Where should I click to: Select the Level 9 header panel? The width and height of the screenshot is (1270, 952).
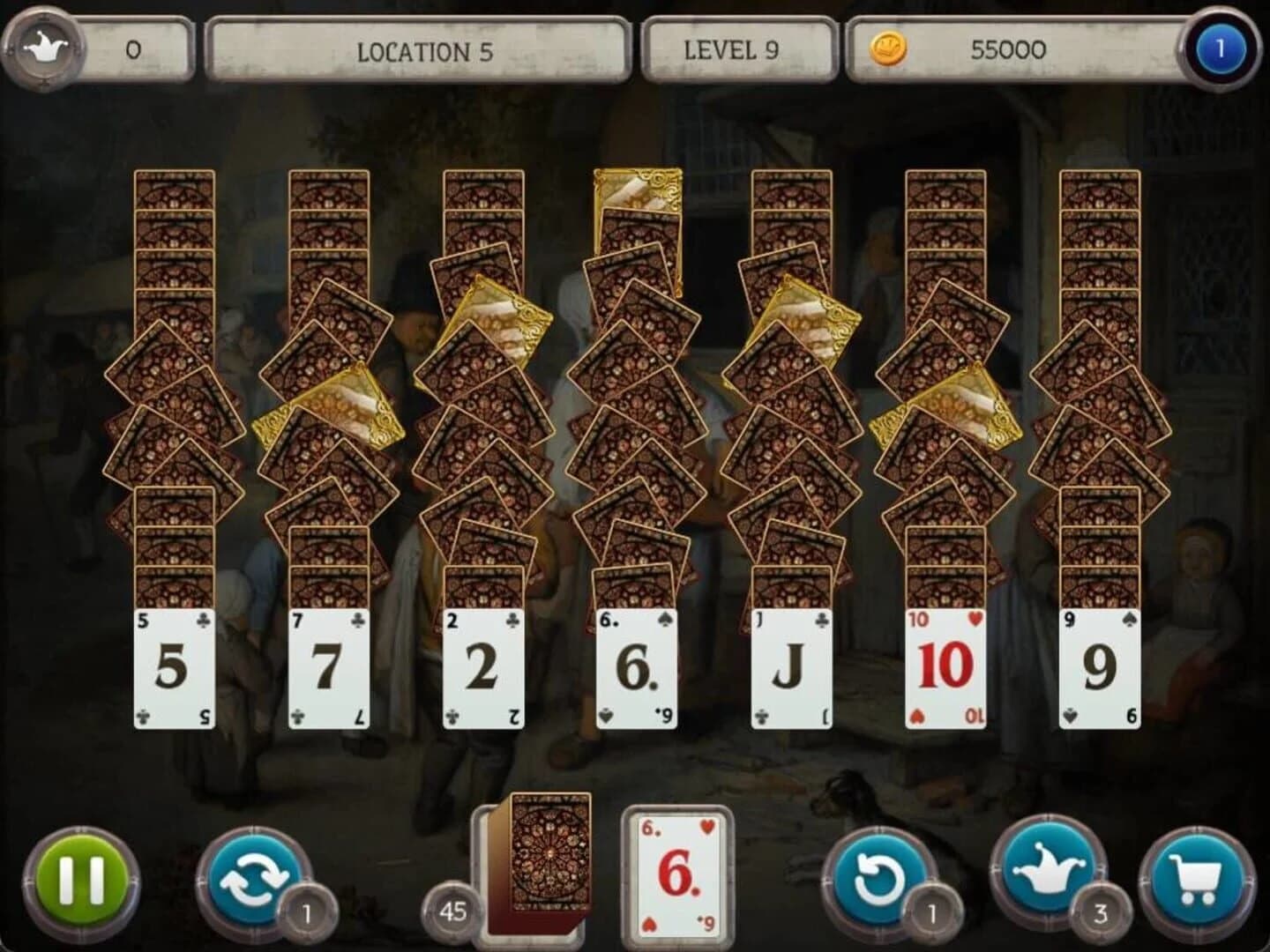pos(739,49)
